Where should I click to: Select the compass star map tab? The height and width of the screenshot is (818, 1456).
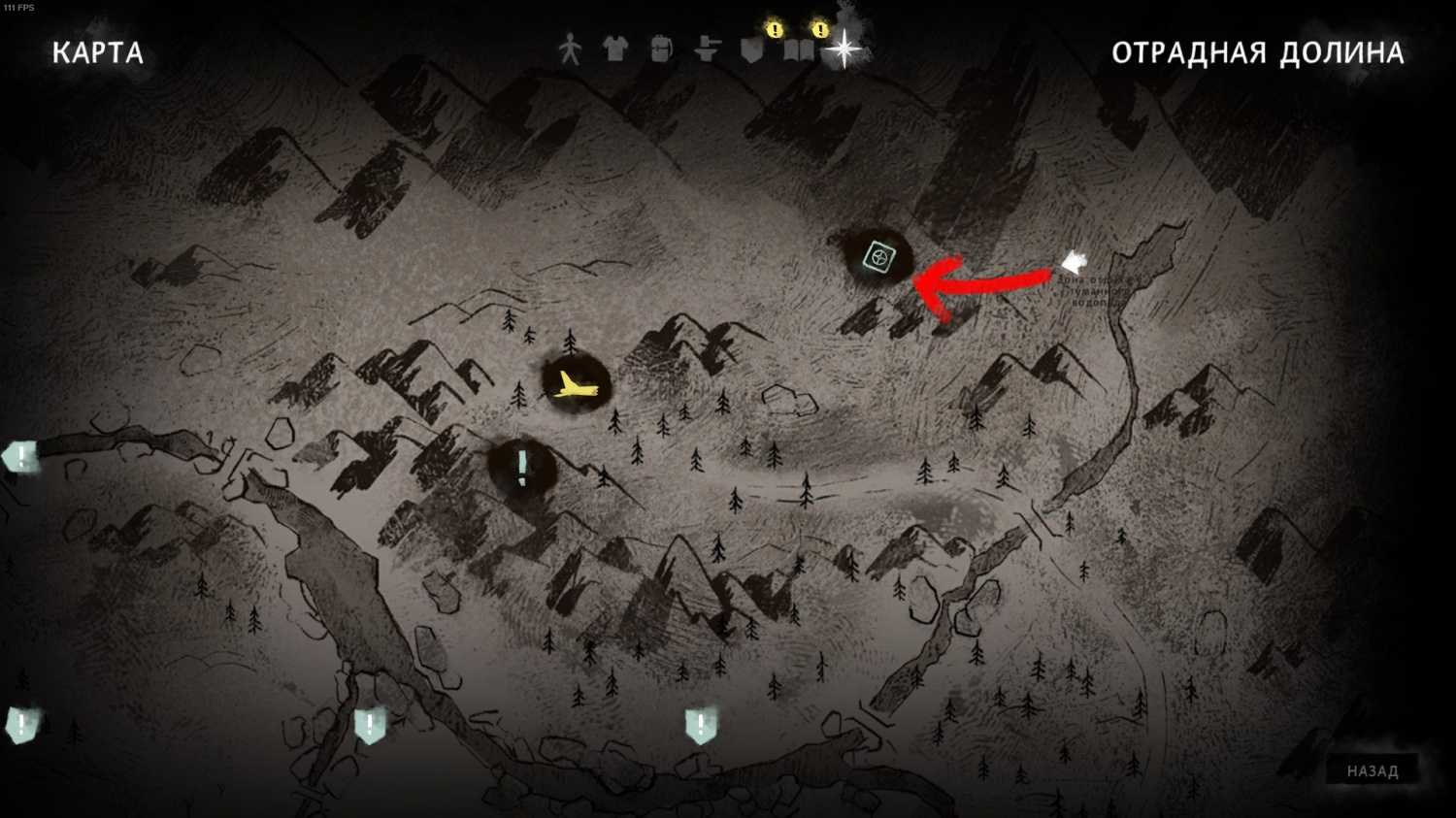point(844,49)
